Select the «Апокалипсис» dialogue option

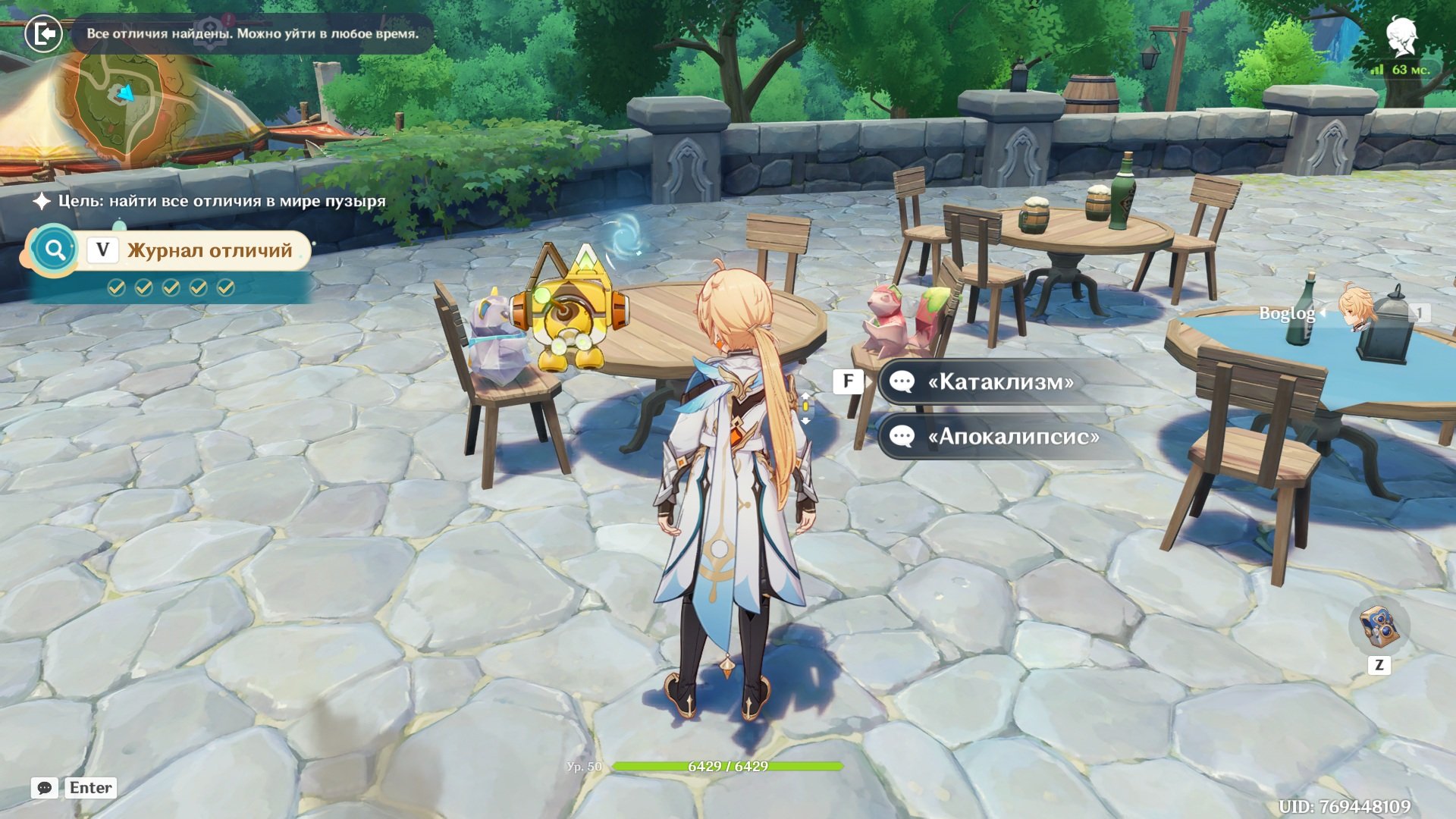1012,436
